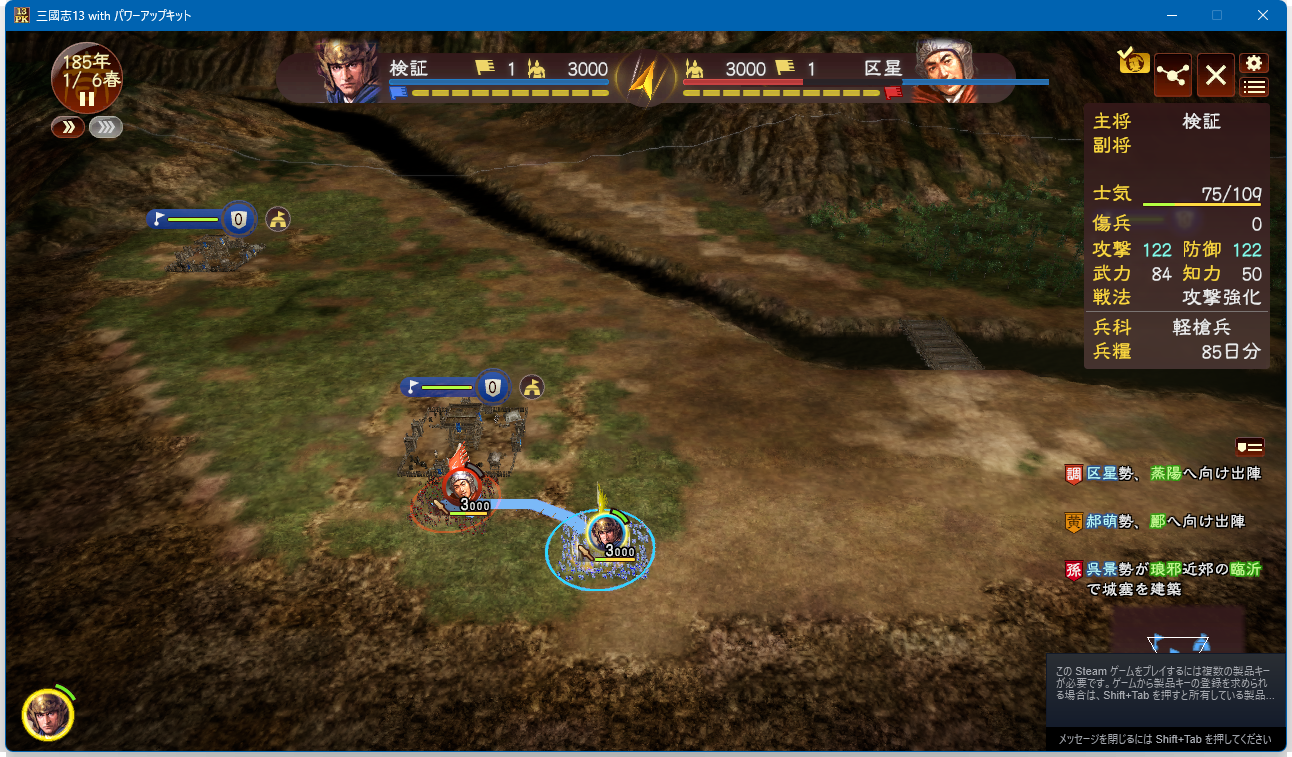Set battle speed to double arrows
The height and width of the screenshot is (757, 1292).
68,128
